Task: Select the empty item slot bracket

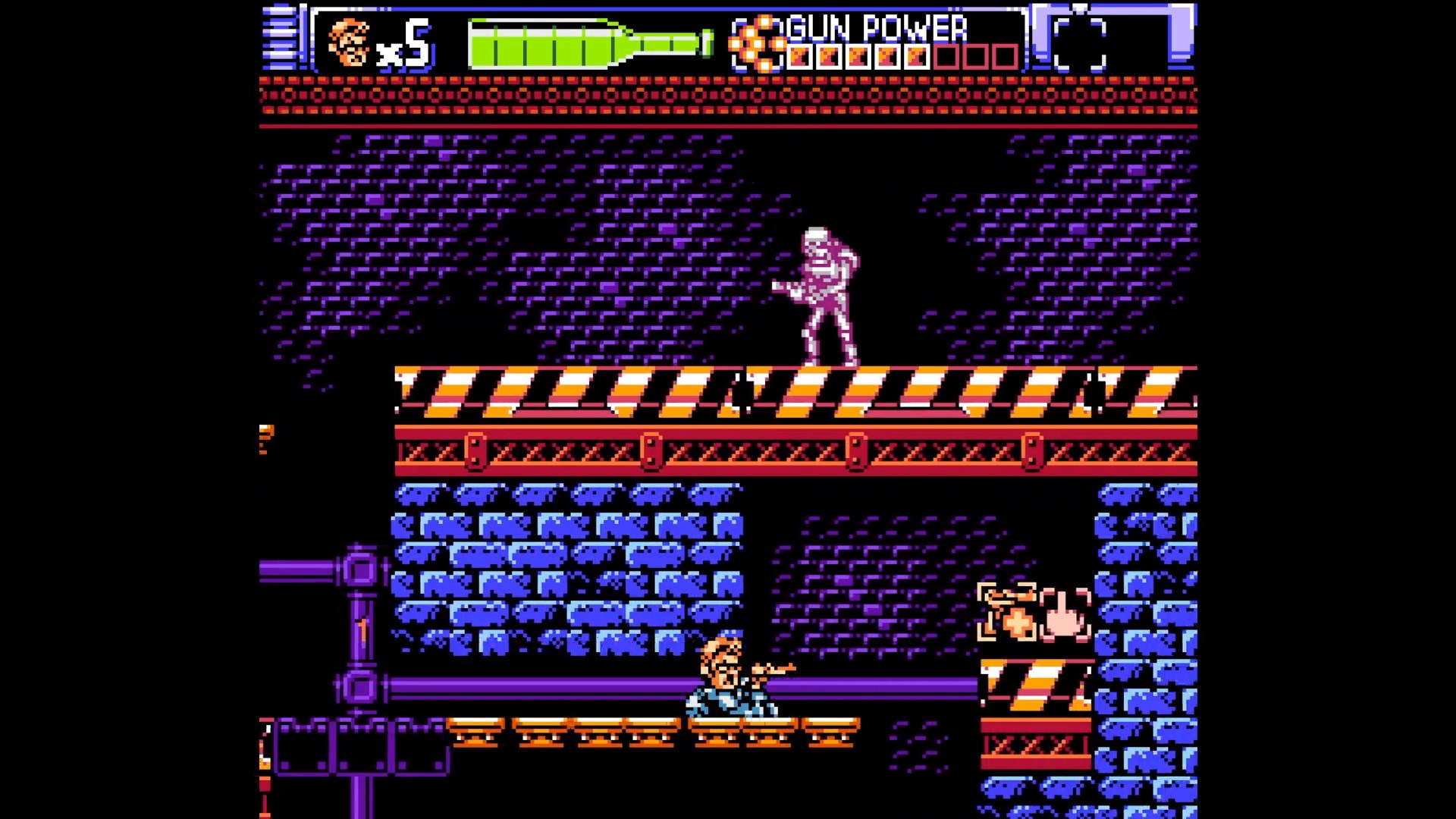Action: [1080, 45]
